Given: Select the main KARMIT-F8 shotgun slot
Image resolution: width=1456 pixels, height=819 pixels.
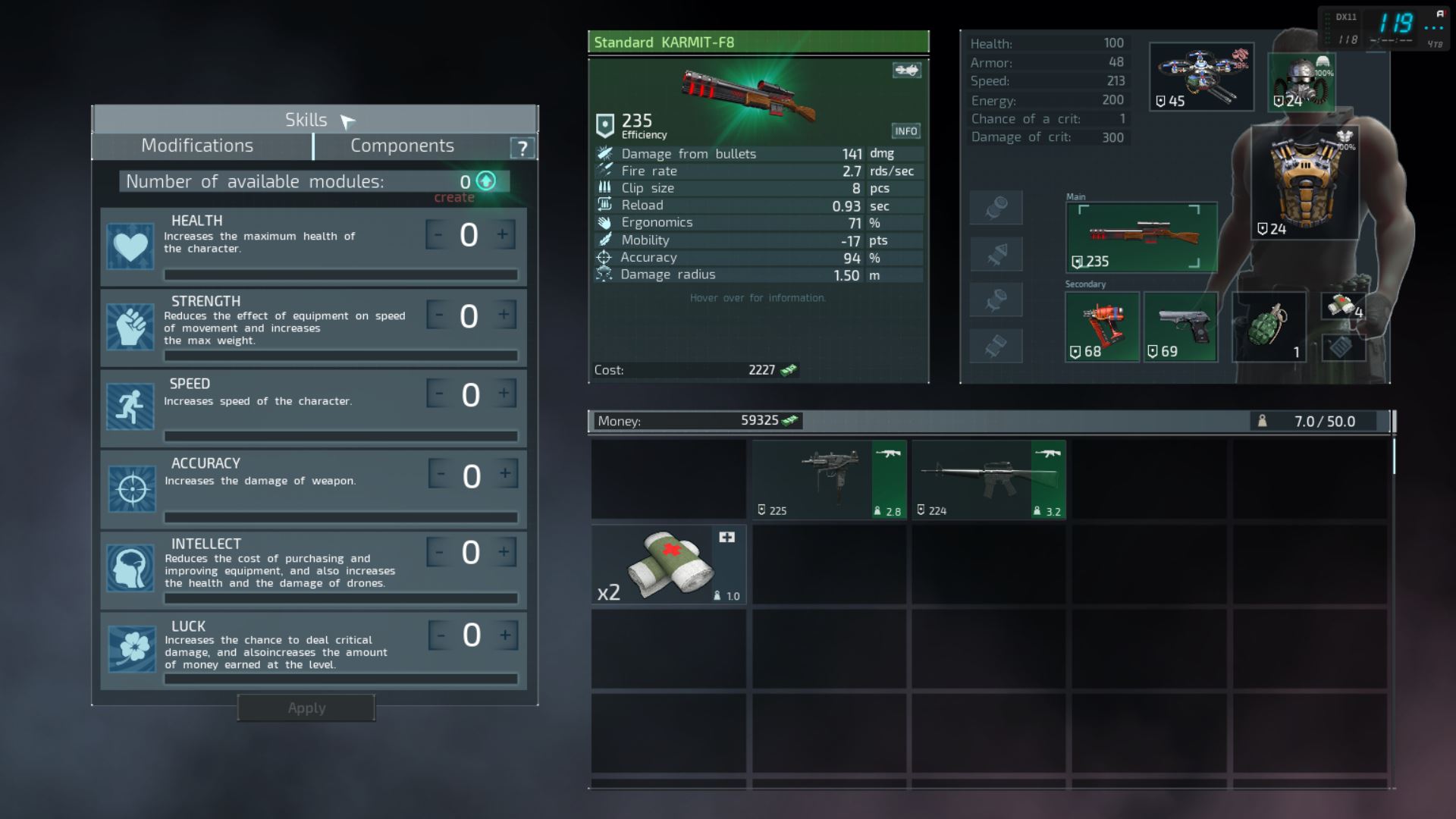Looking at the screenshot, I should [1141, 237].
